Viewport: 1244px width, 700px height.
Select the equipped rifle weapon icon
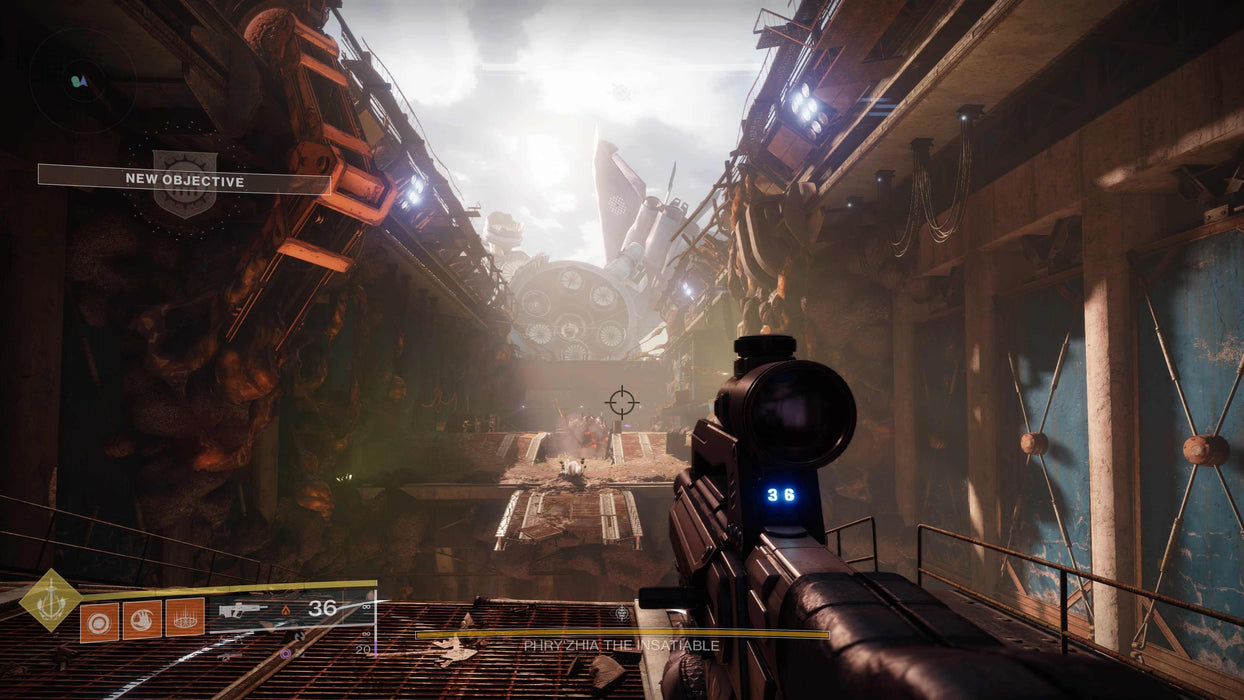[x=243, y=609]
